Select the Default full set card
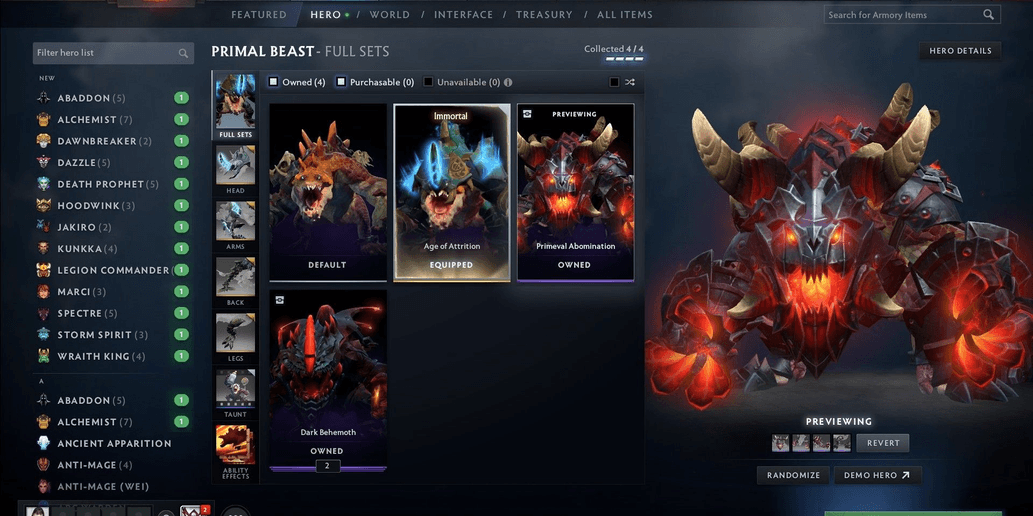The height and width of the screenshot is (516, 1033). click(327, 192)
